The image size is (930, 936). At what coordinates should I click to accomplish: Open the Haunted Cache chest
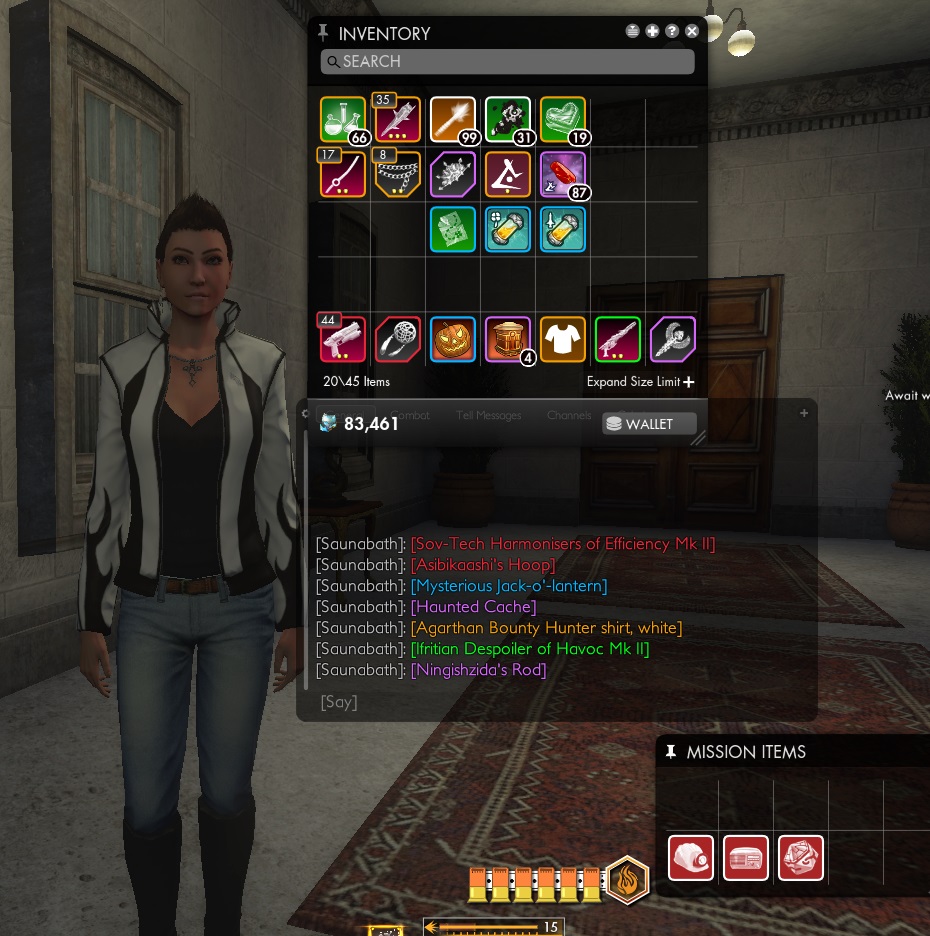(x=507, y=339)
